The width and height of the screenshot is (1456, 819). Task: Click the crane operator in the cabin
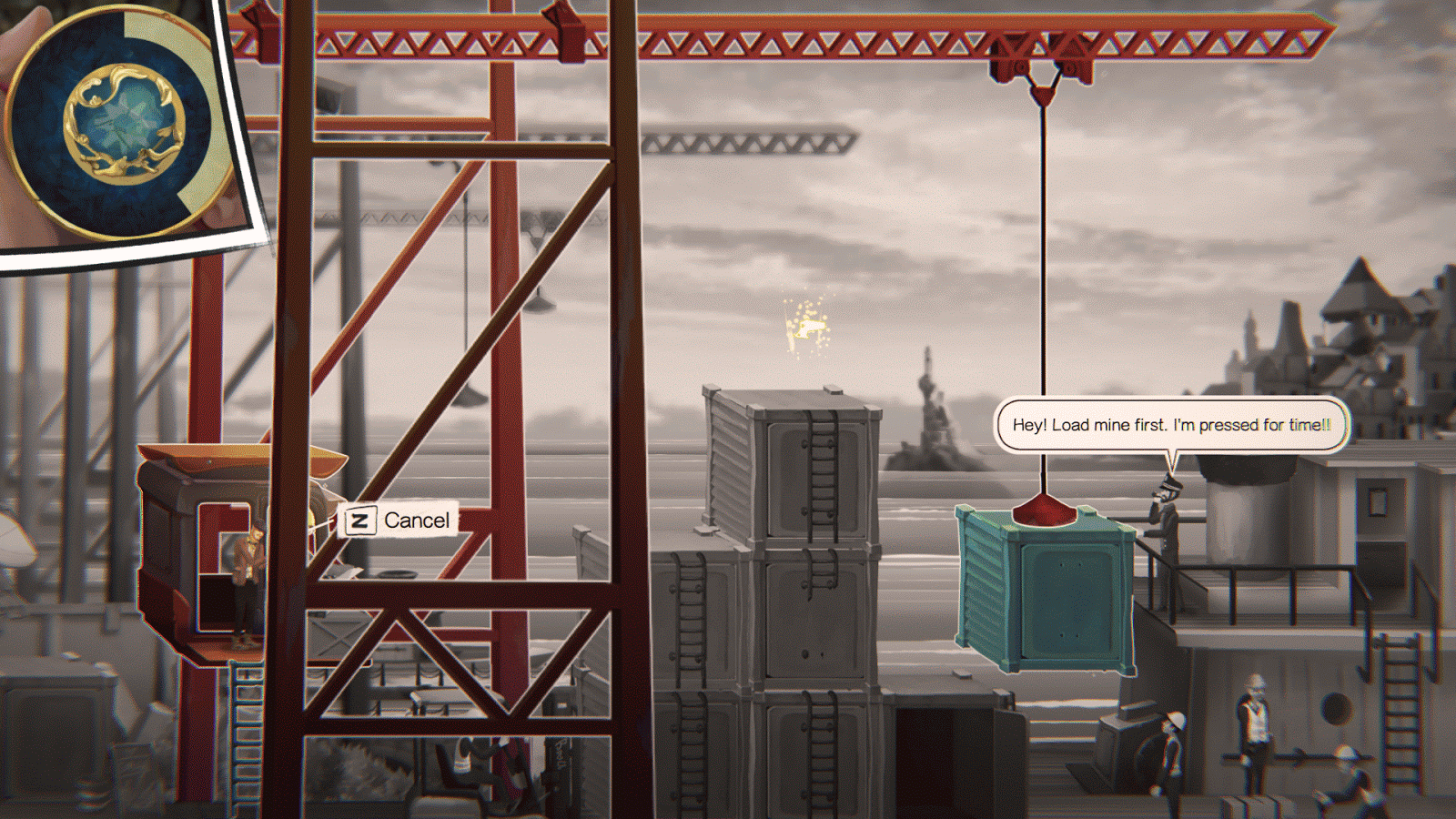250,573
